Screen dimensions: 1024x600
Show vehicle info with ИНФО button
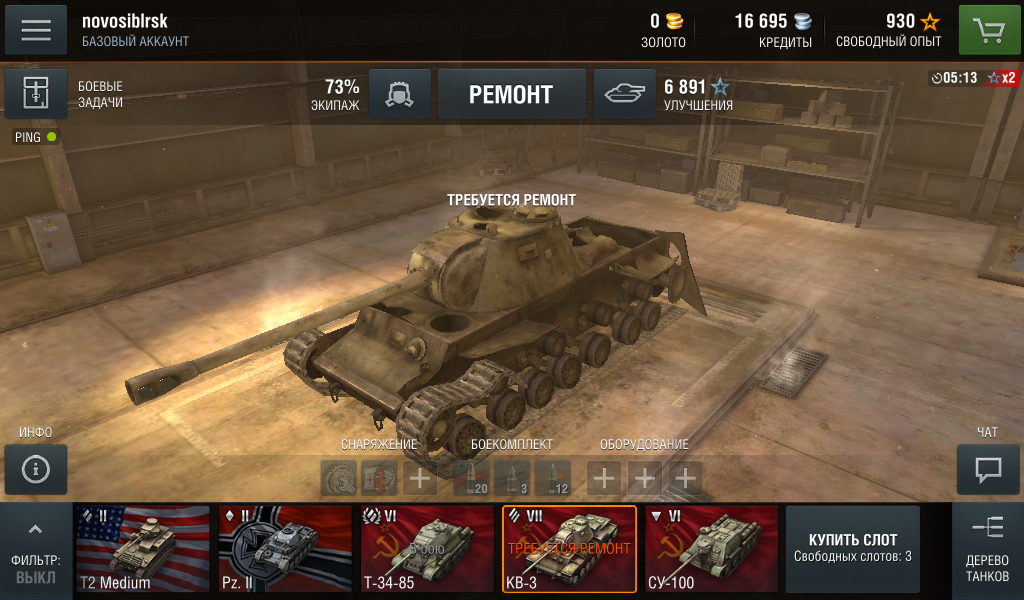coord(36,469)
